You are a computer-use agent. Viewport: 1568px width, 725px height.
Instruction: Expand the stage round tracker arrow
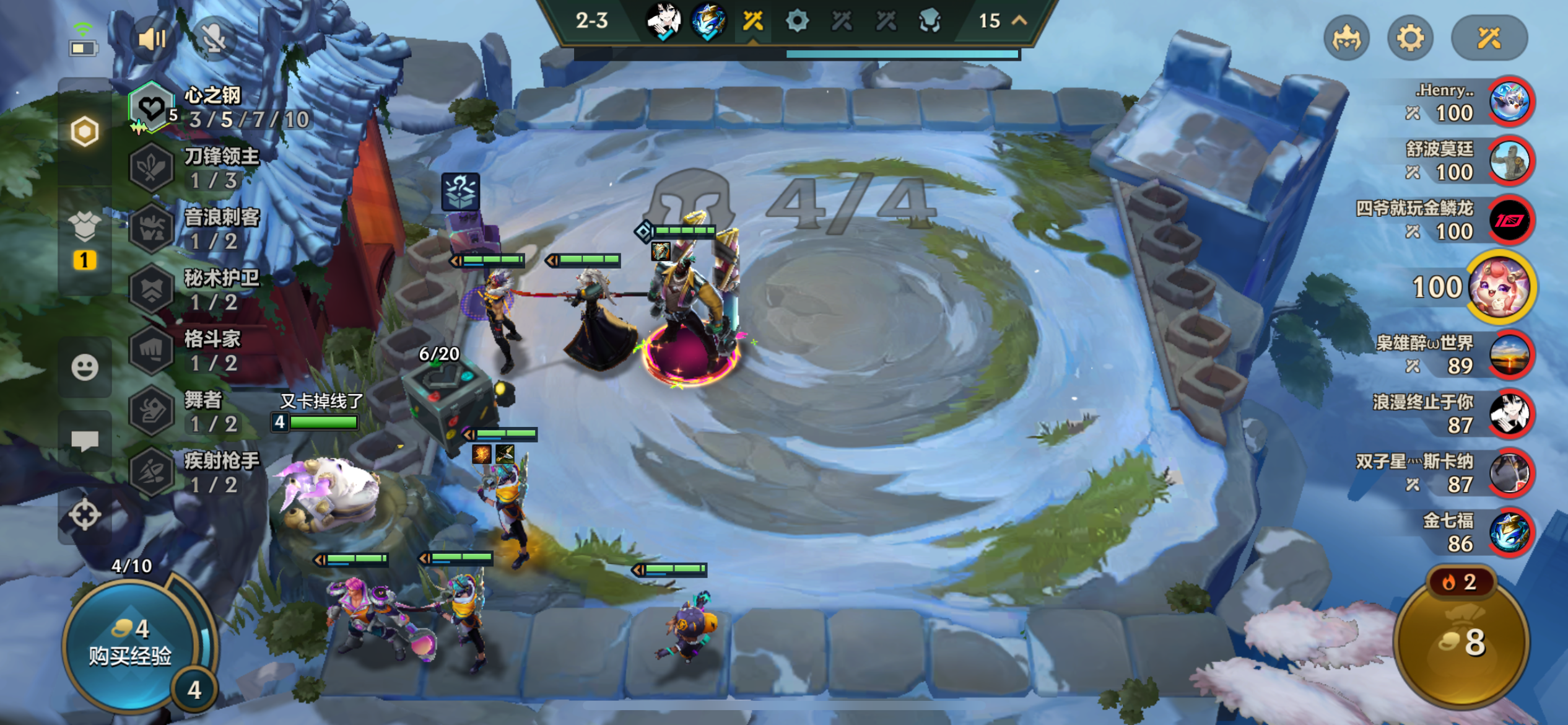coord(1019,20)
